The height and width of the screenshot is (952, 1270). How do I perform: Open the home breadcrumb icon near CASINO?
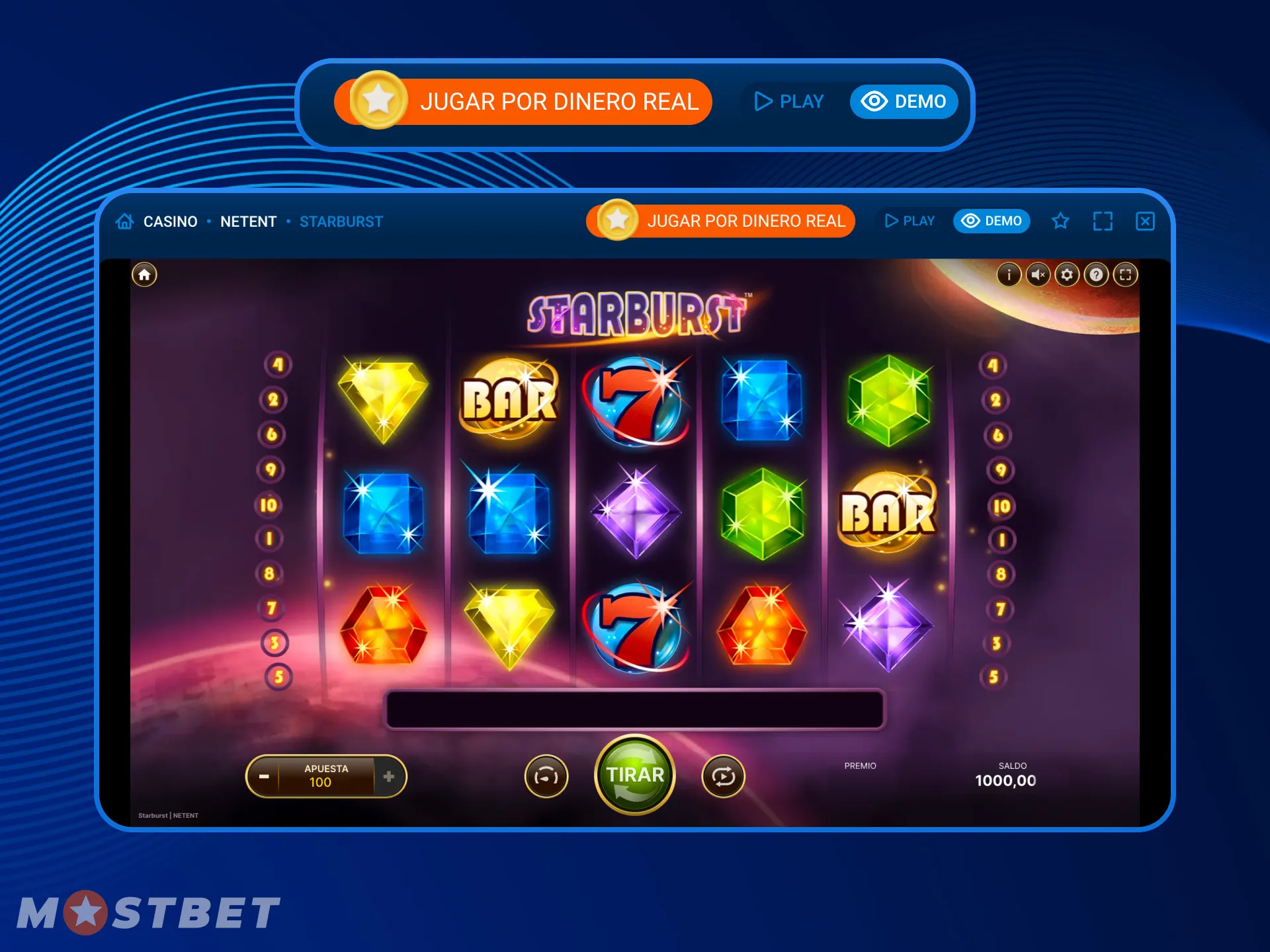pos(124,221)
